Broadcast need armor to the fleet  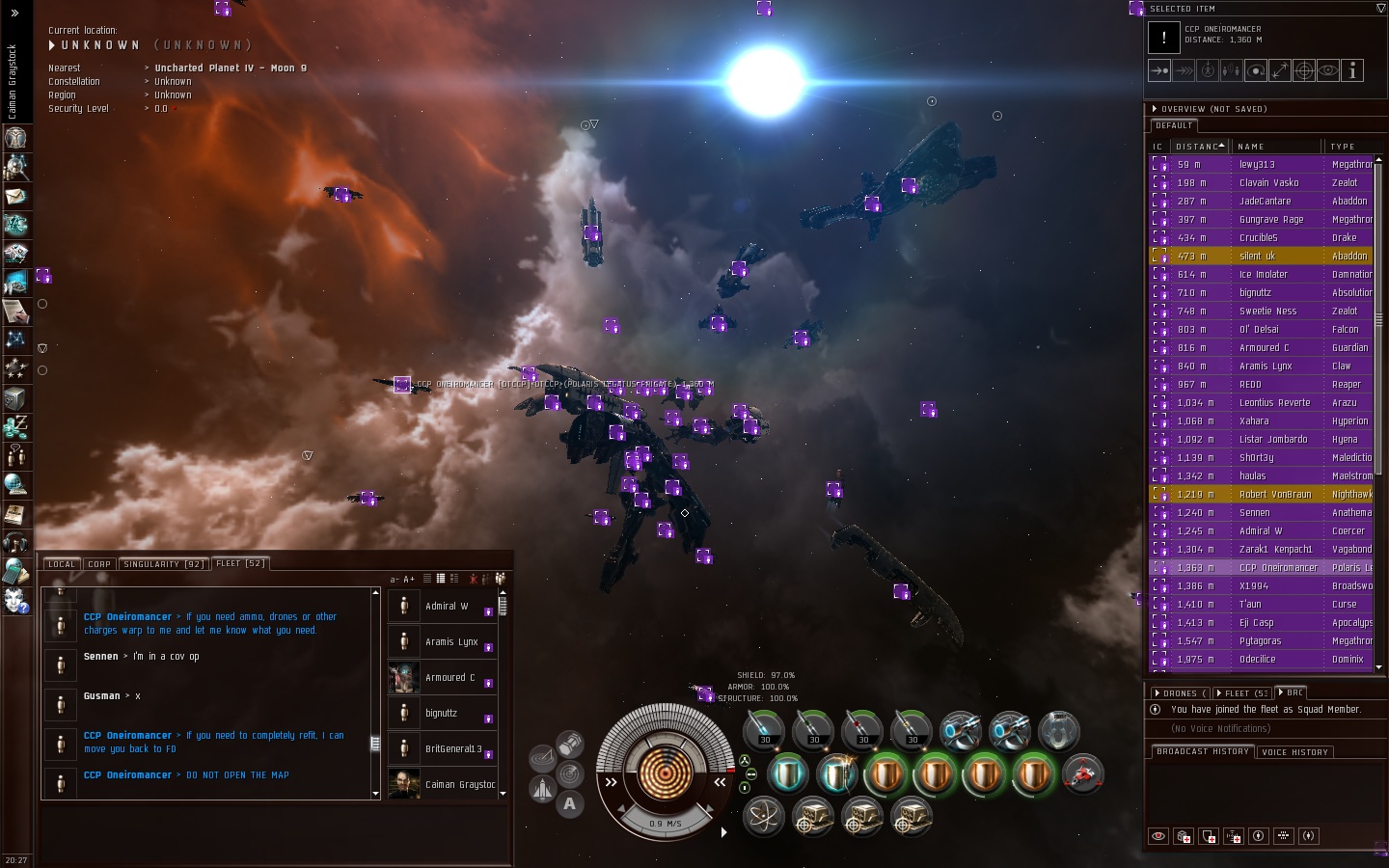[x=1184, y=836]
